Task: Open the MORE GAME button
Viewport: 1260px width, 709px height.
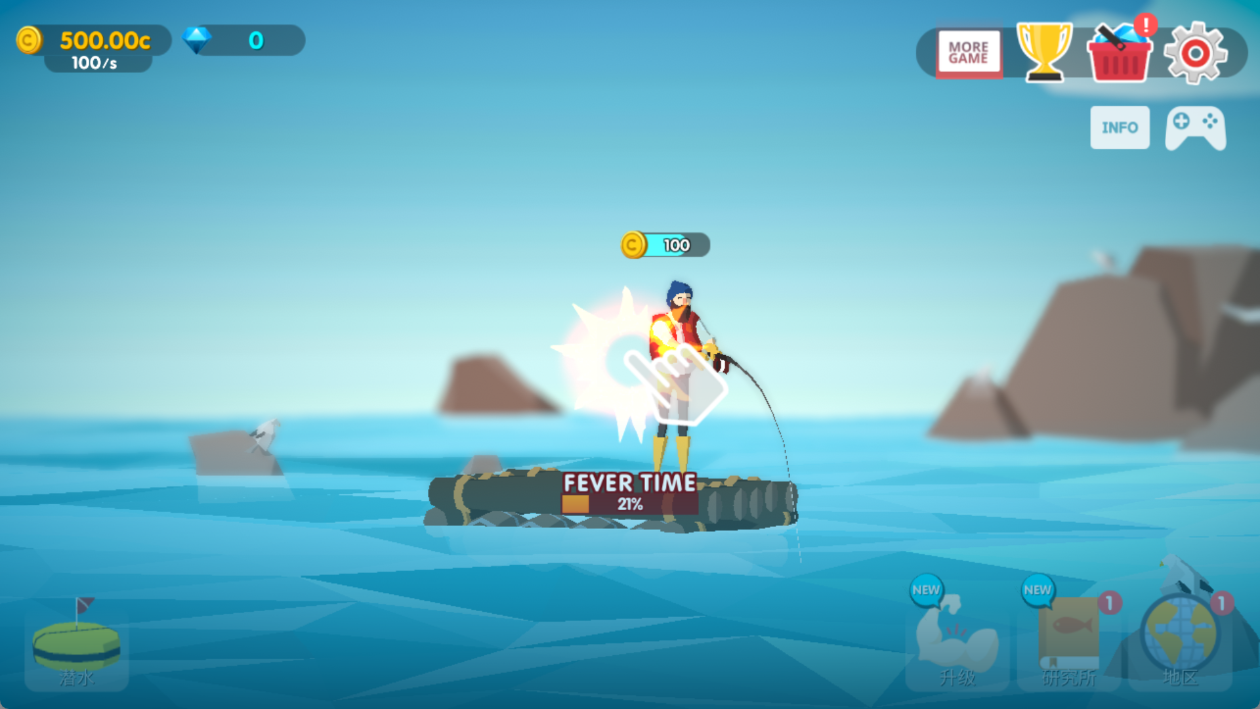Action: pos(968,53)
